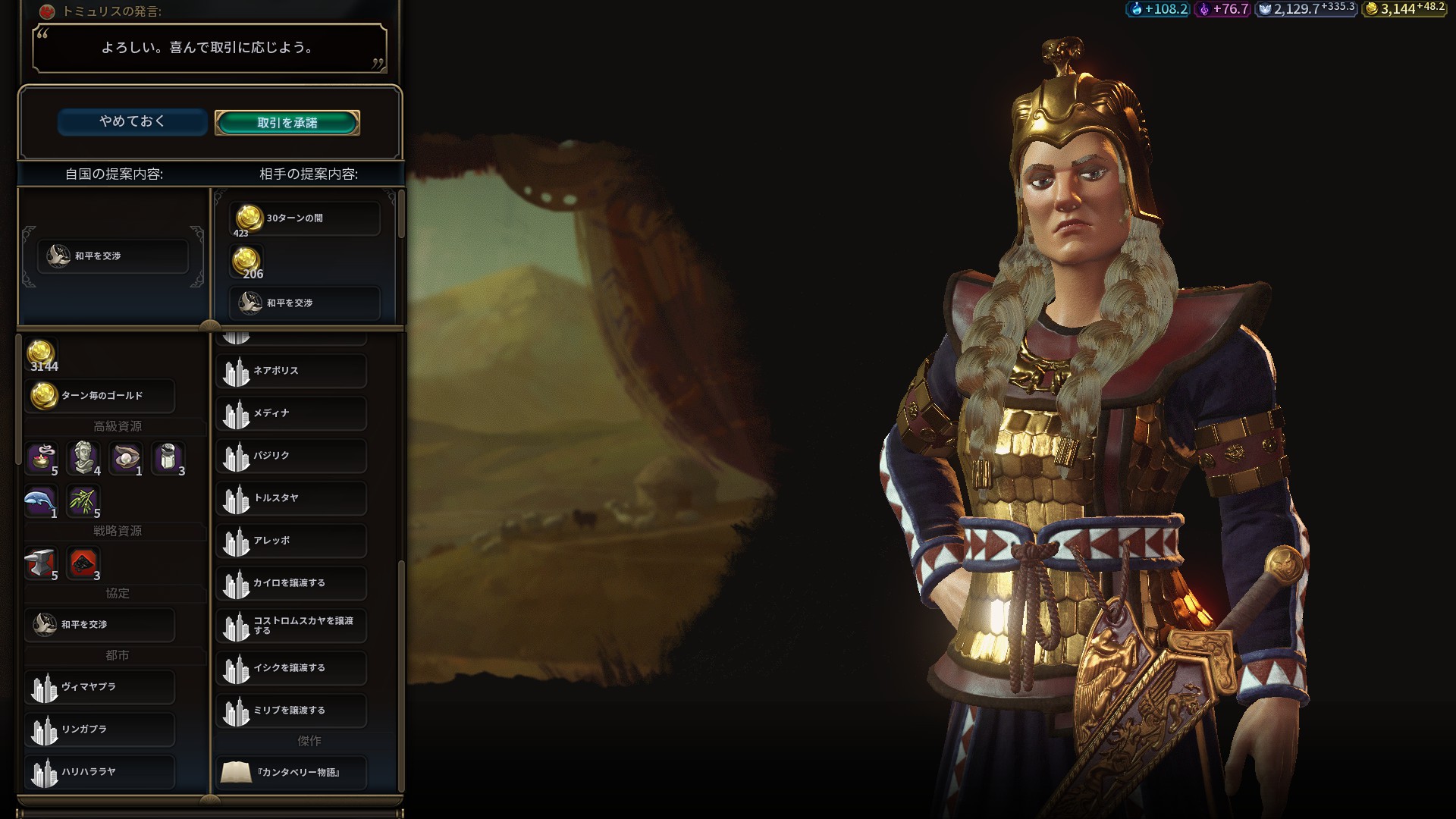
Task: Decline with the やめておく button
Action: [x=132, y=121]
